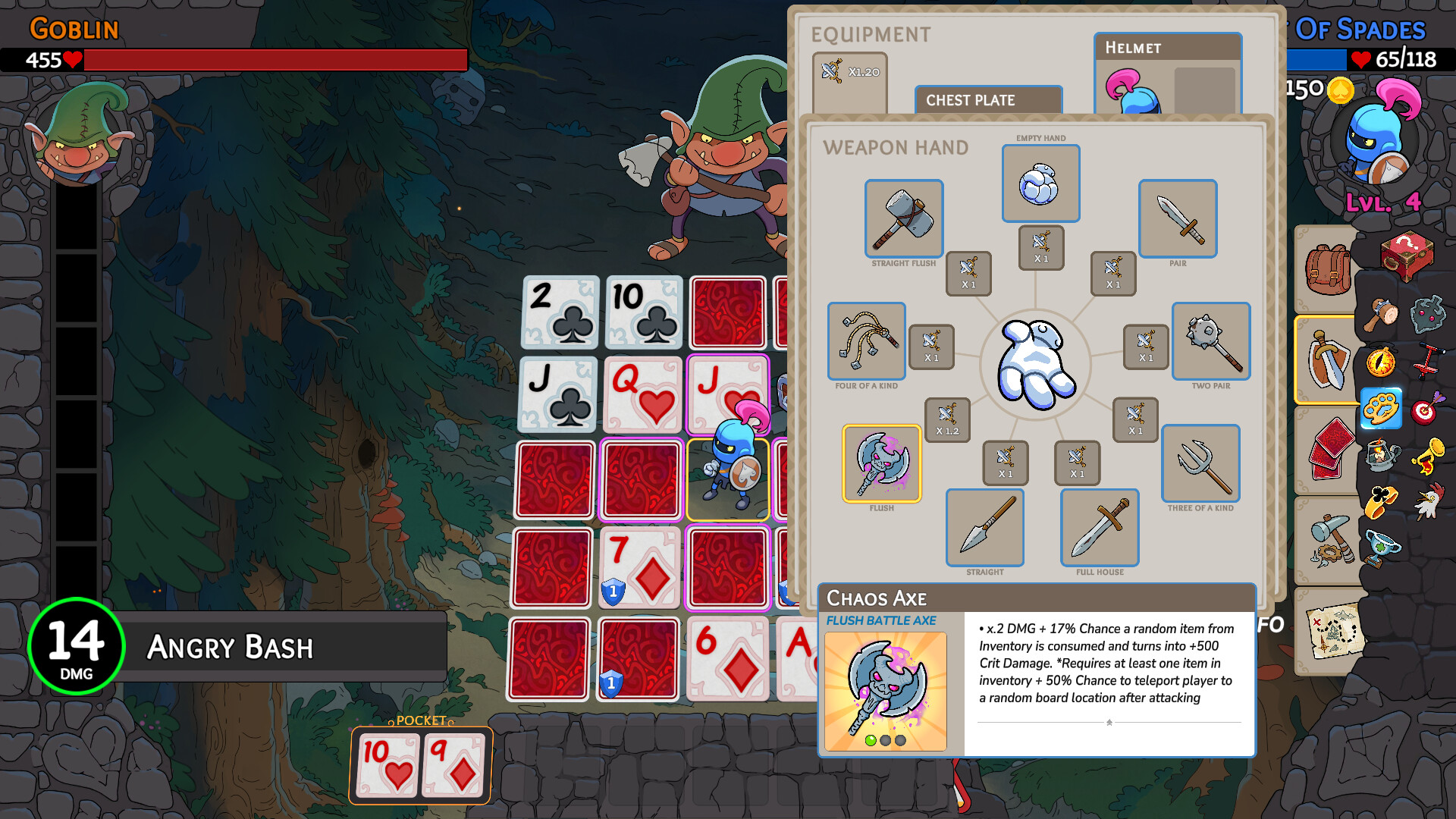Open the treasure map in the sidebar
This screenshot has width=1456, height=819.
point(1333,631)
